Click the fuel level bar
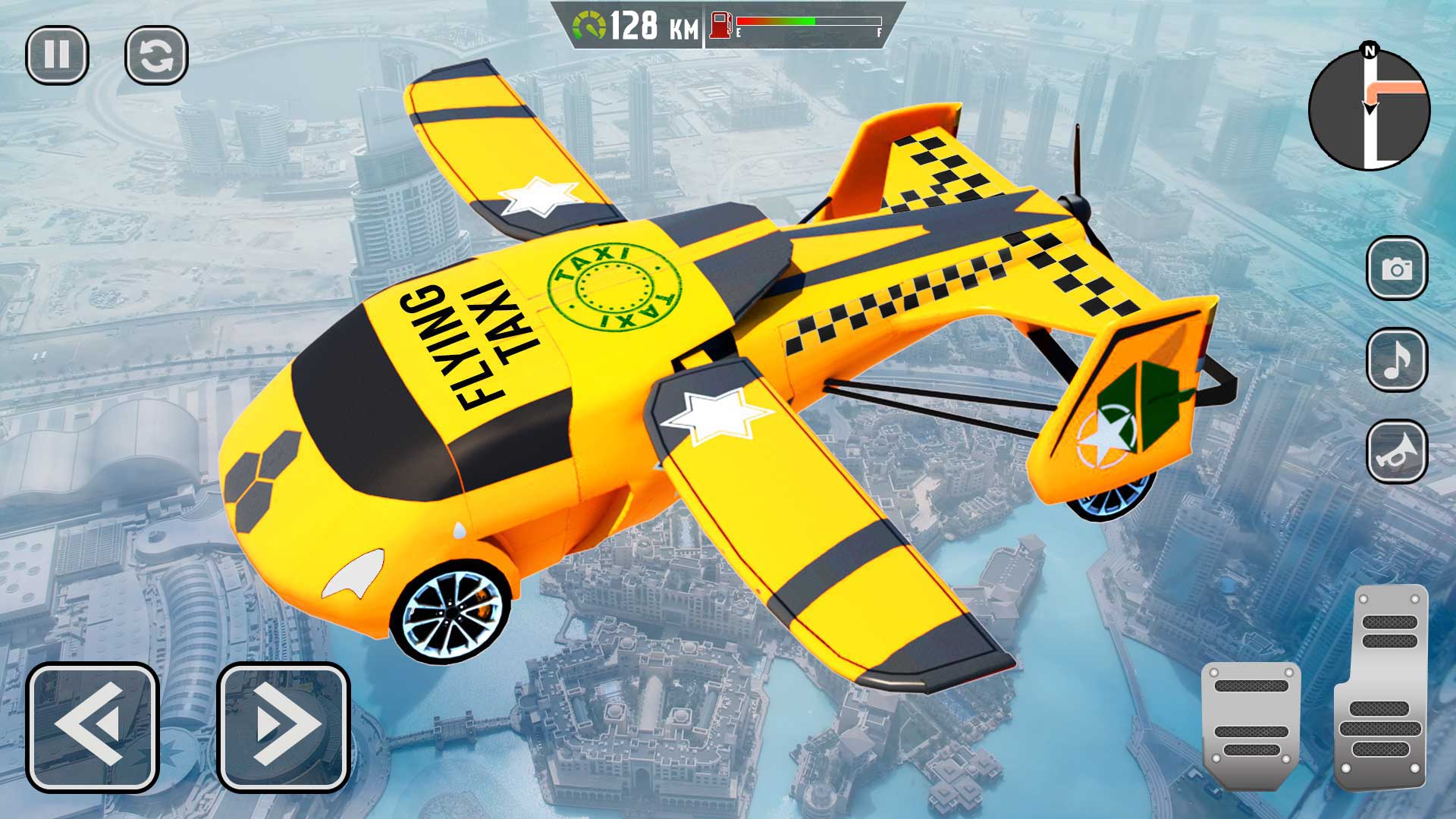 (808, 21)
